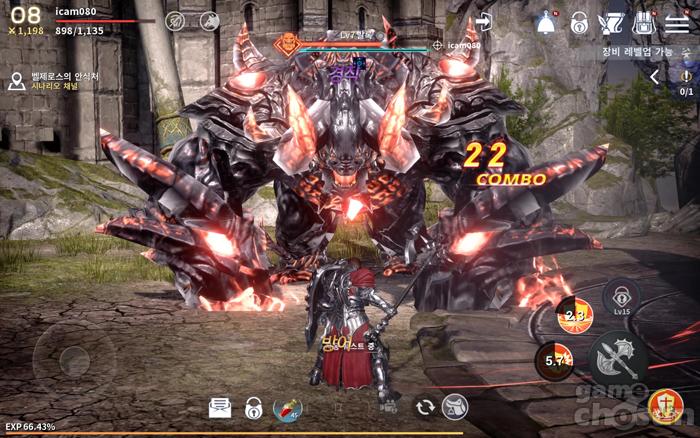Collapse the side panel with the left chevron
The width and height of the screenshot is (700, 438).
click(x=655, y=76)
